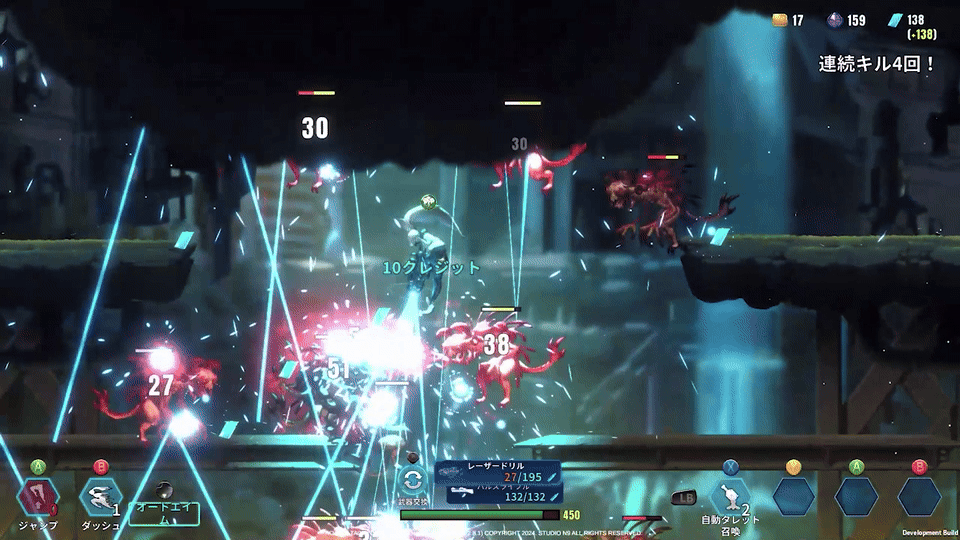Click the weapon swap (武器交換) icon

414,479
